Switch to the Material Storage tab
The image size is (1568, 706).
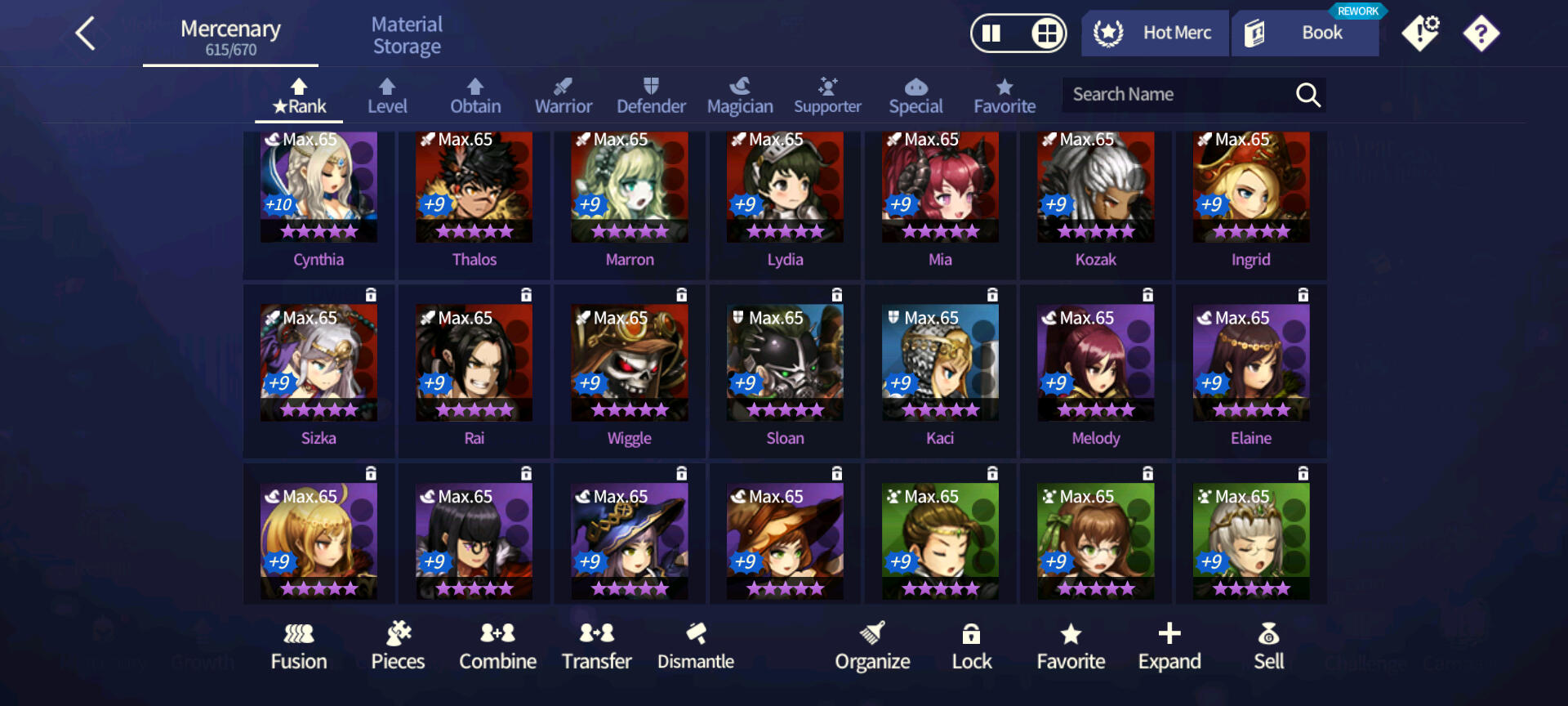tap(407, 36)
